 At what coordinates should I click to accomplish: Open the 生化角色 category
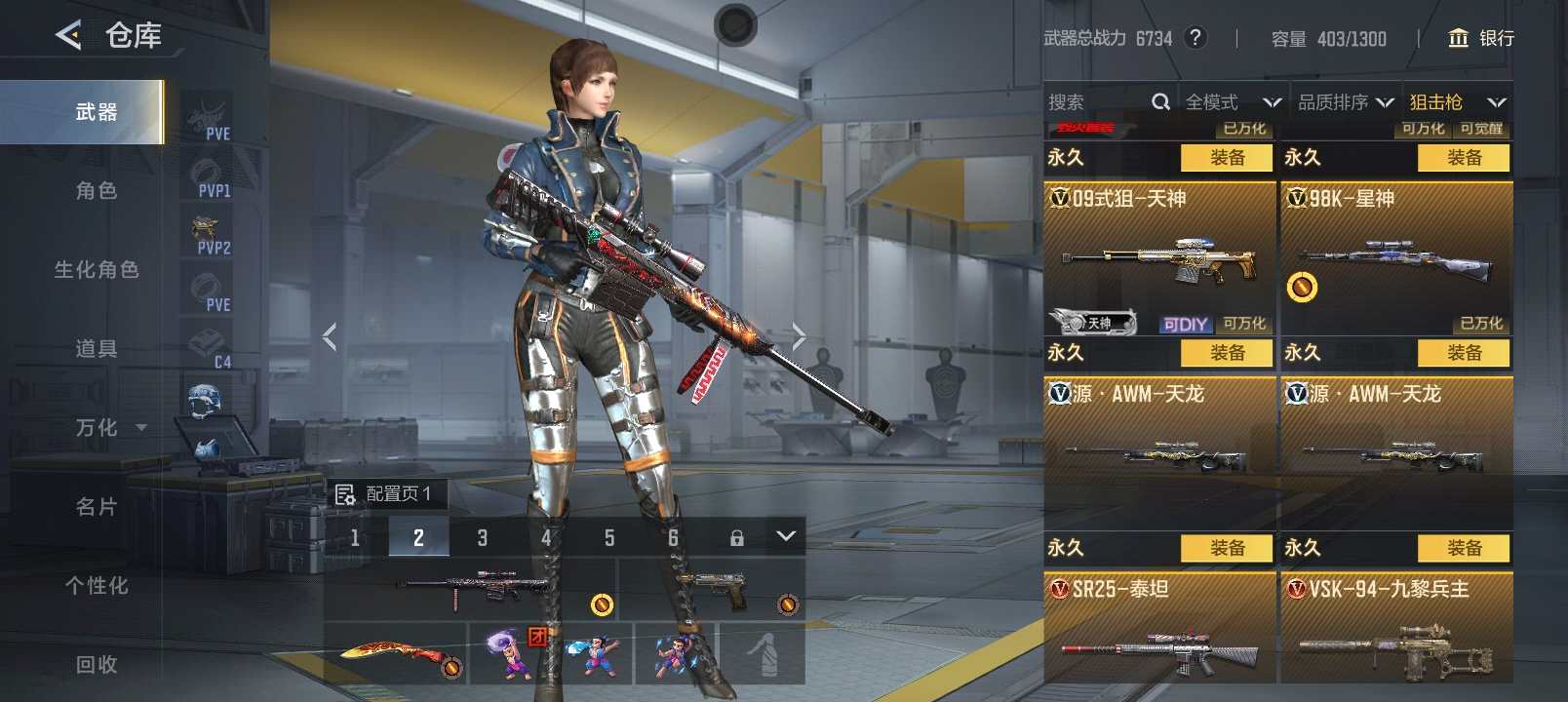(96, 270)
